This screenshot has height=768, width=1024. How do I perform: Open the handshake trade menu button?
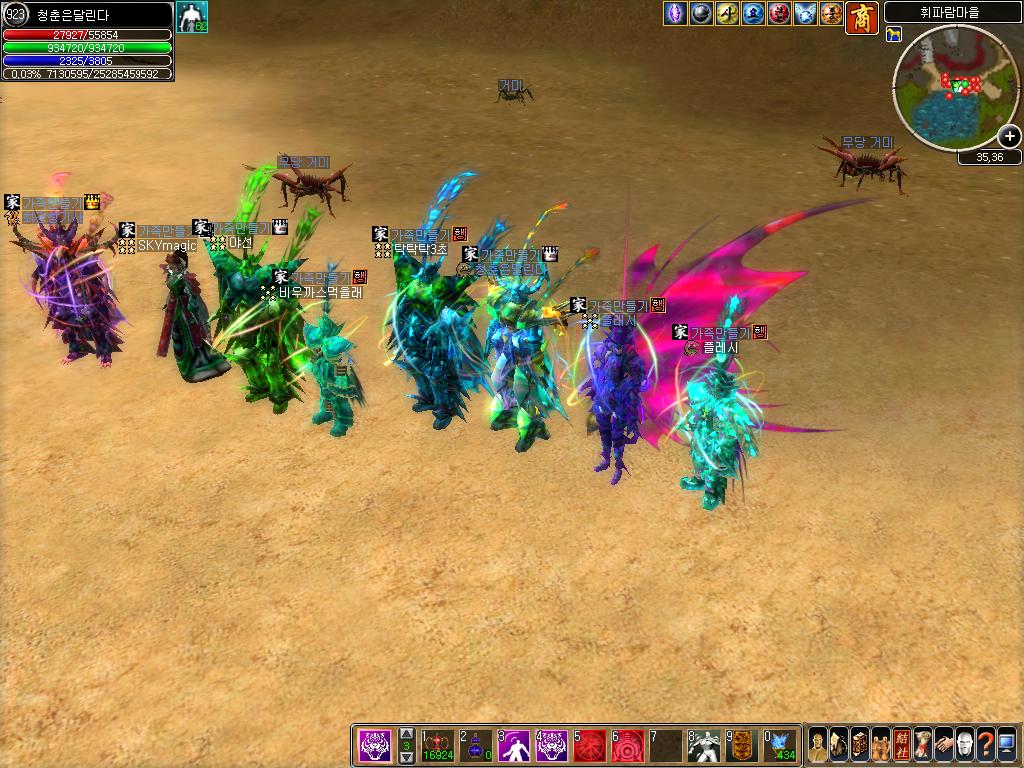pyautogui.click(x=944, y=745)
